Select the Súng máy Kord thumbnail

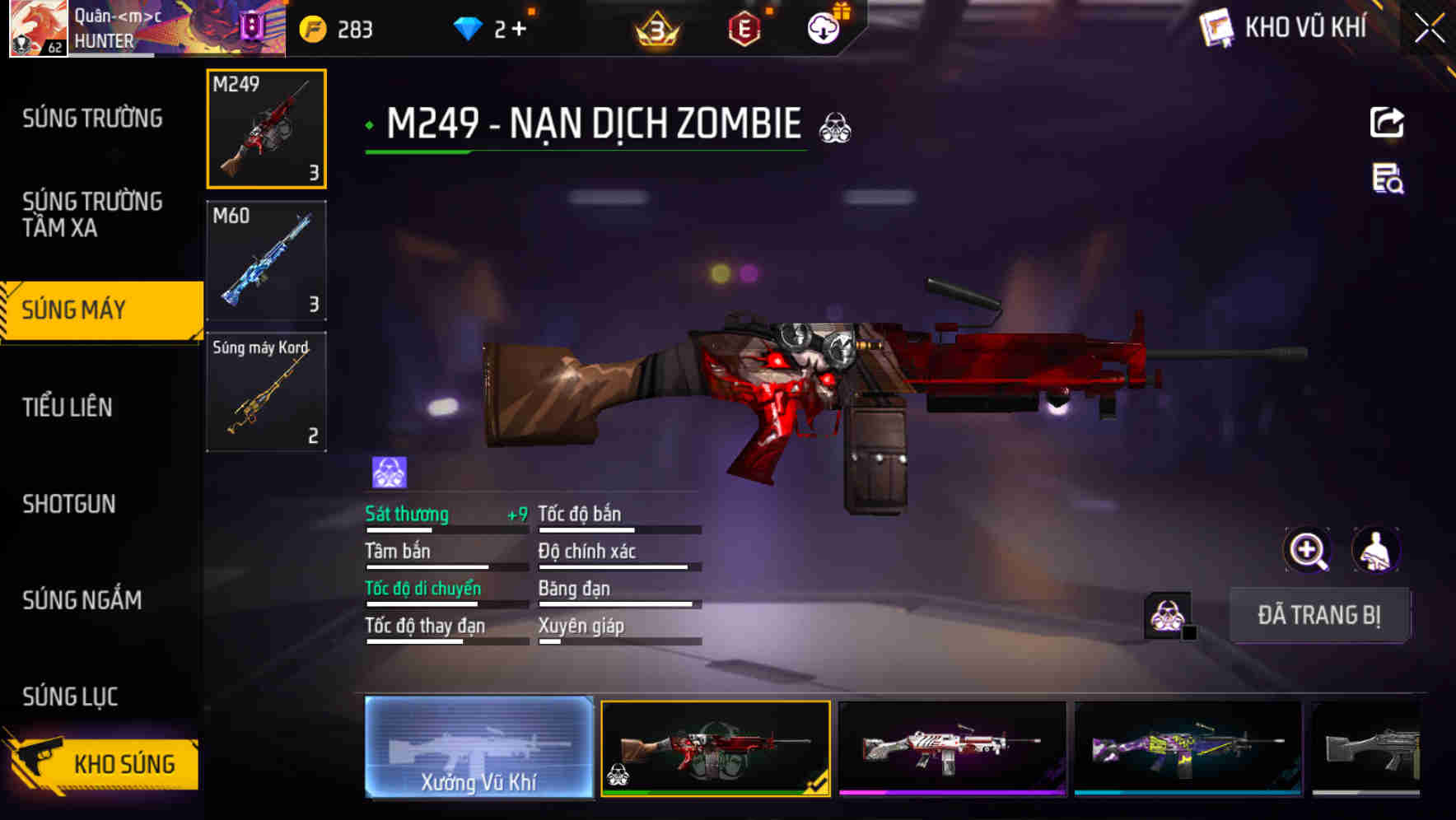(x=266, y=392)
